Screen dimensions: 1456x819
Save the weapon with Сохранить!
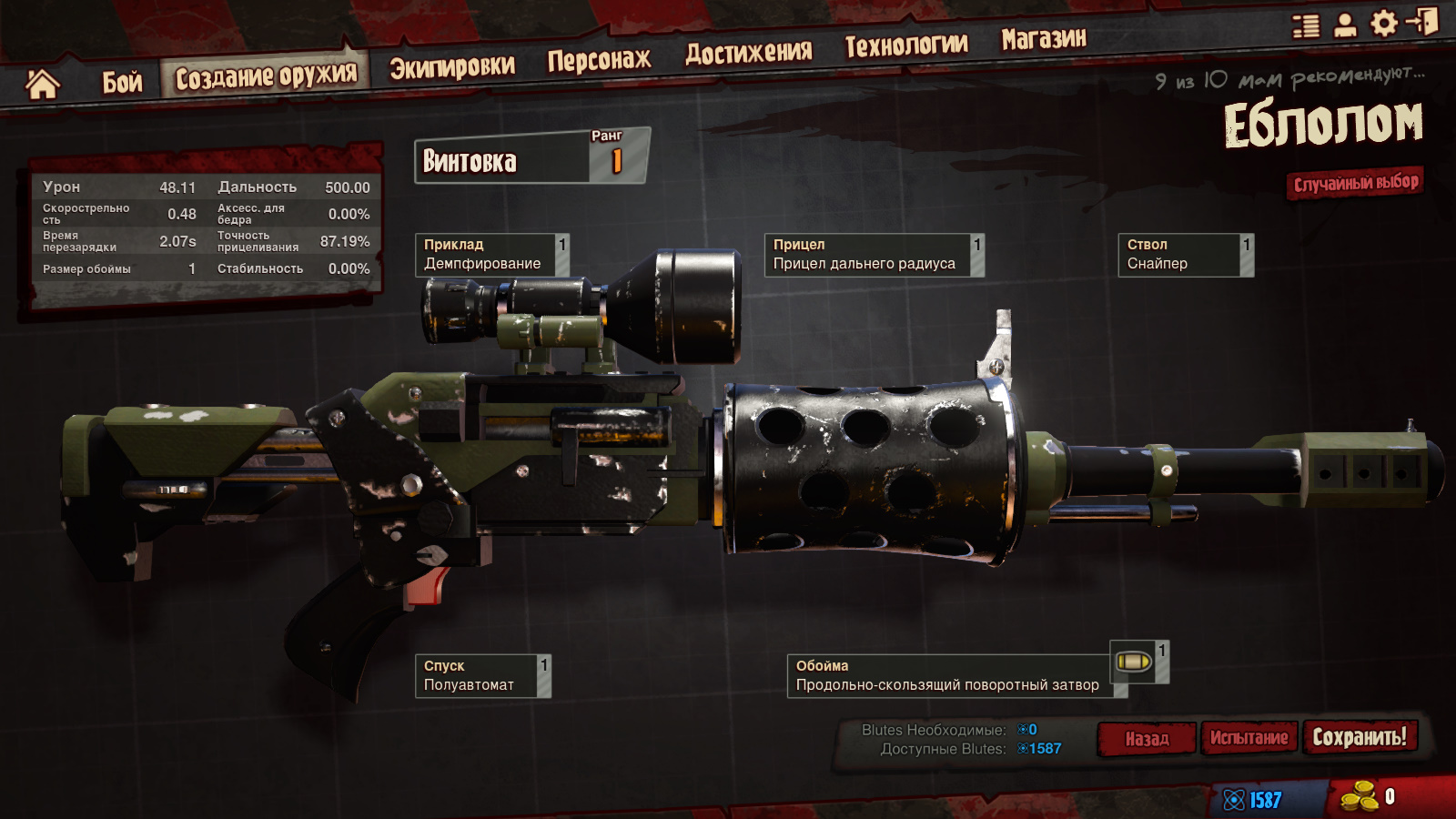pos(1360,736)
